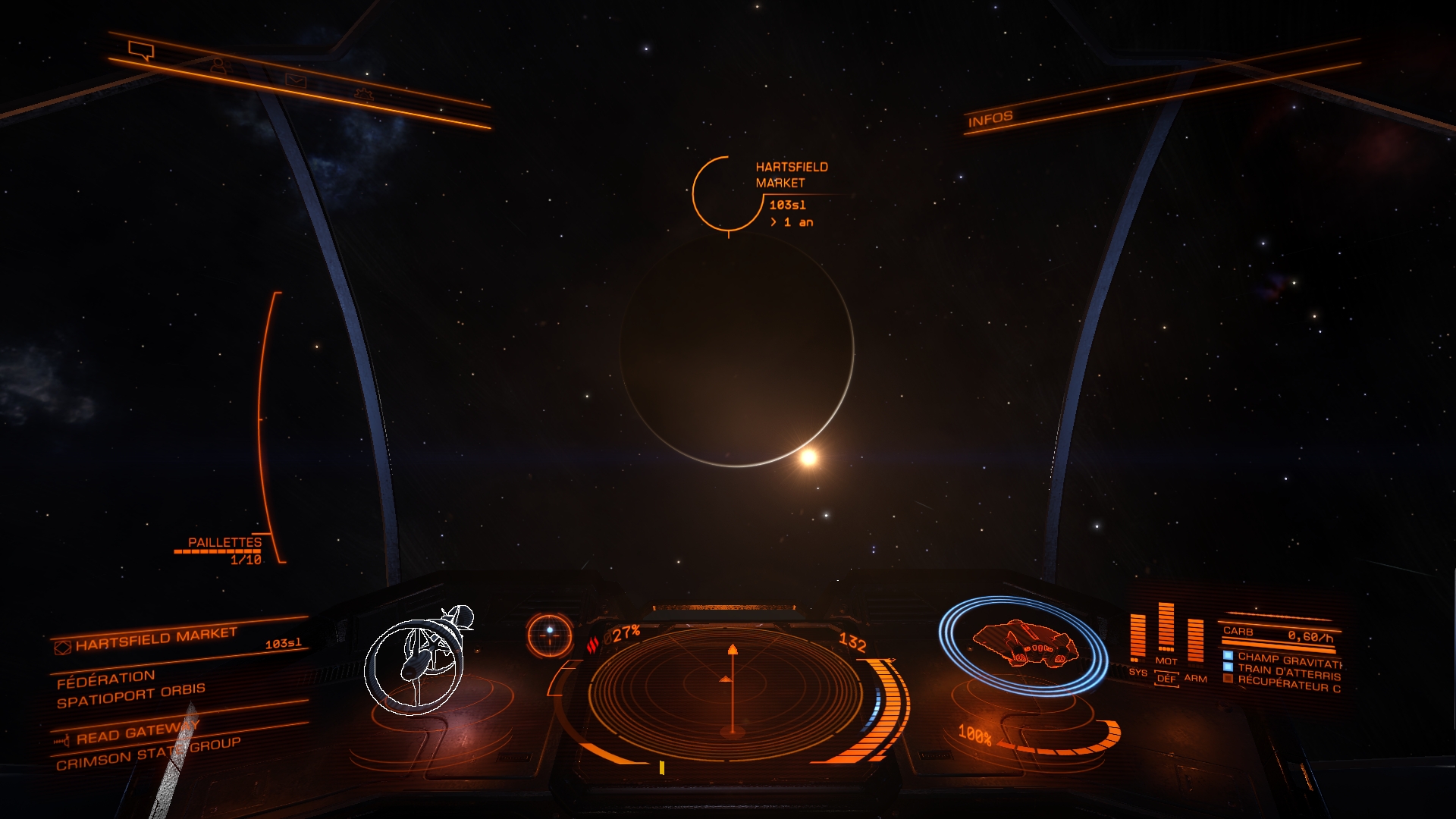This screenshot has width=1456, height=819.
Task: Toggle the Récupérateur indicator
Action: 1228,679
